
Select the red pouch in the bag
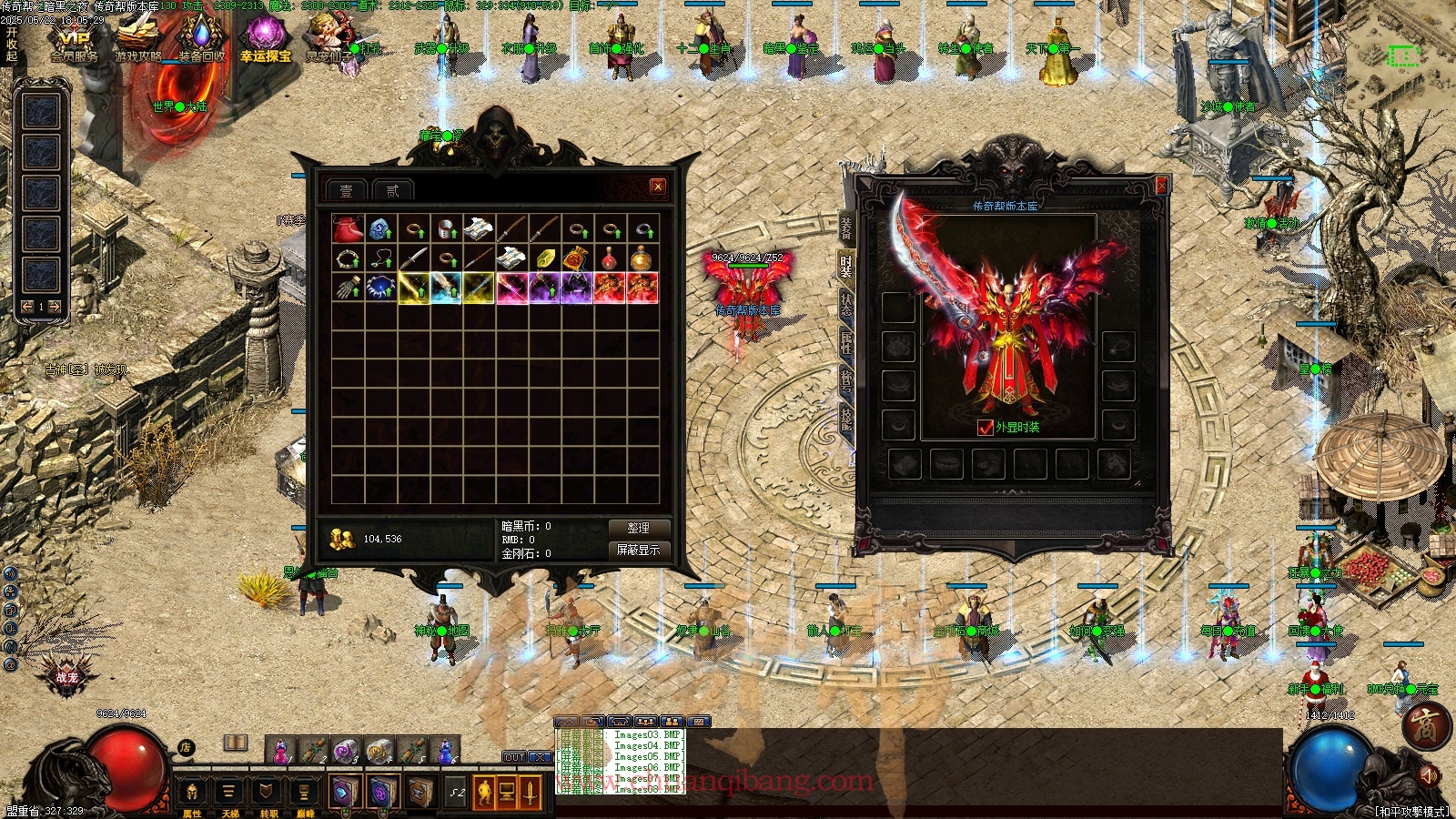tap(348, 228)
